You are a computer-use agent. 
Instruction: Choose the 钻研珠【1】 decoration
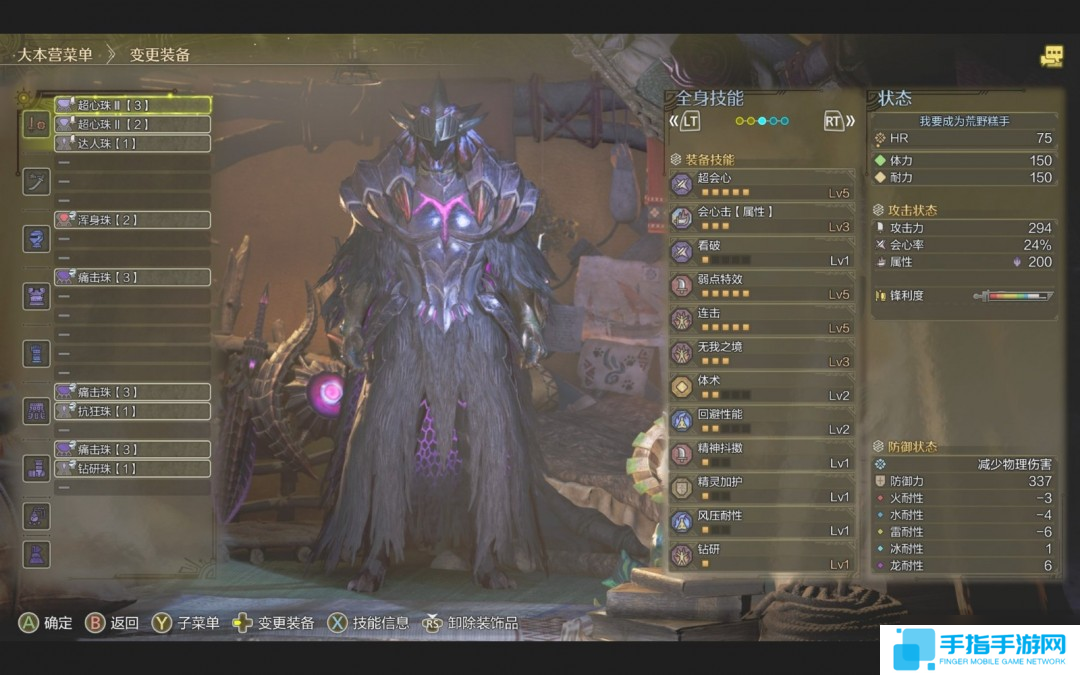(x=132, y=468)
